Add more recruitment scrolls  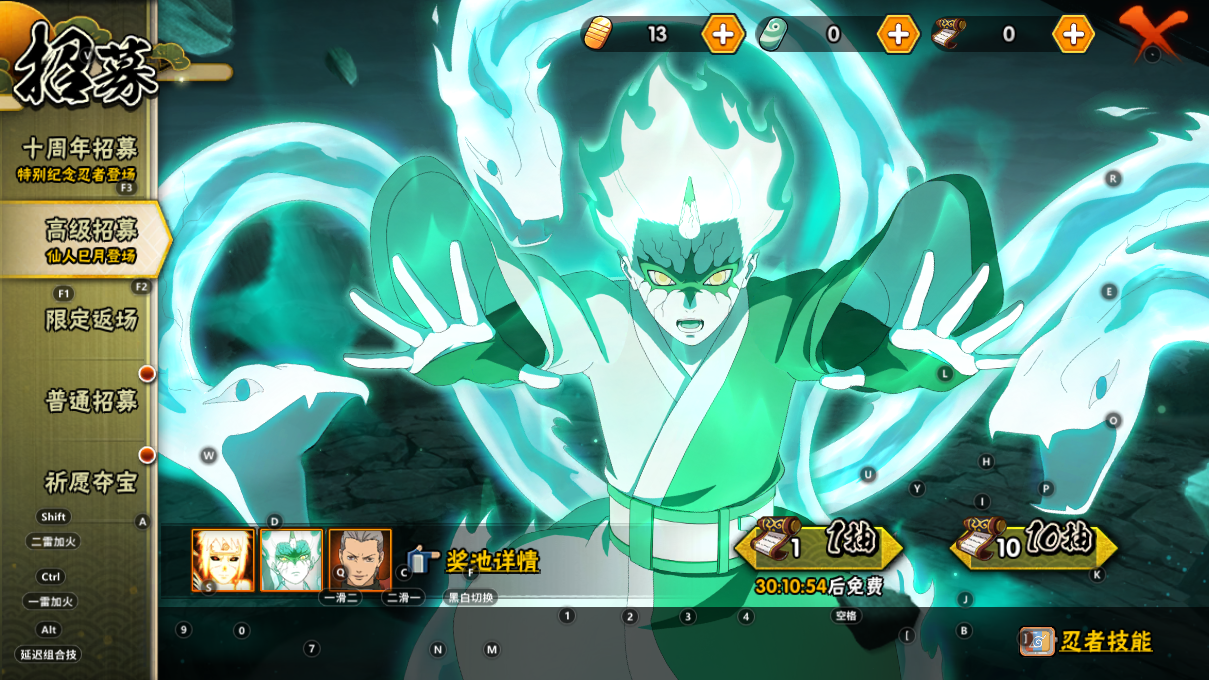1073,34
